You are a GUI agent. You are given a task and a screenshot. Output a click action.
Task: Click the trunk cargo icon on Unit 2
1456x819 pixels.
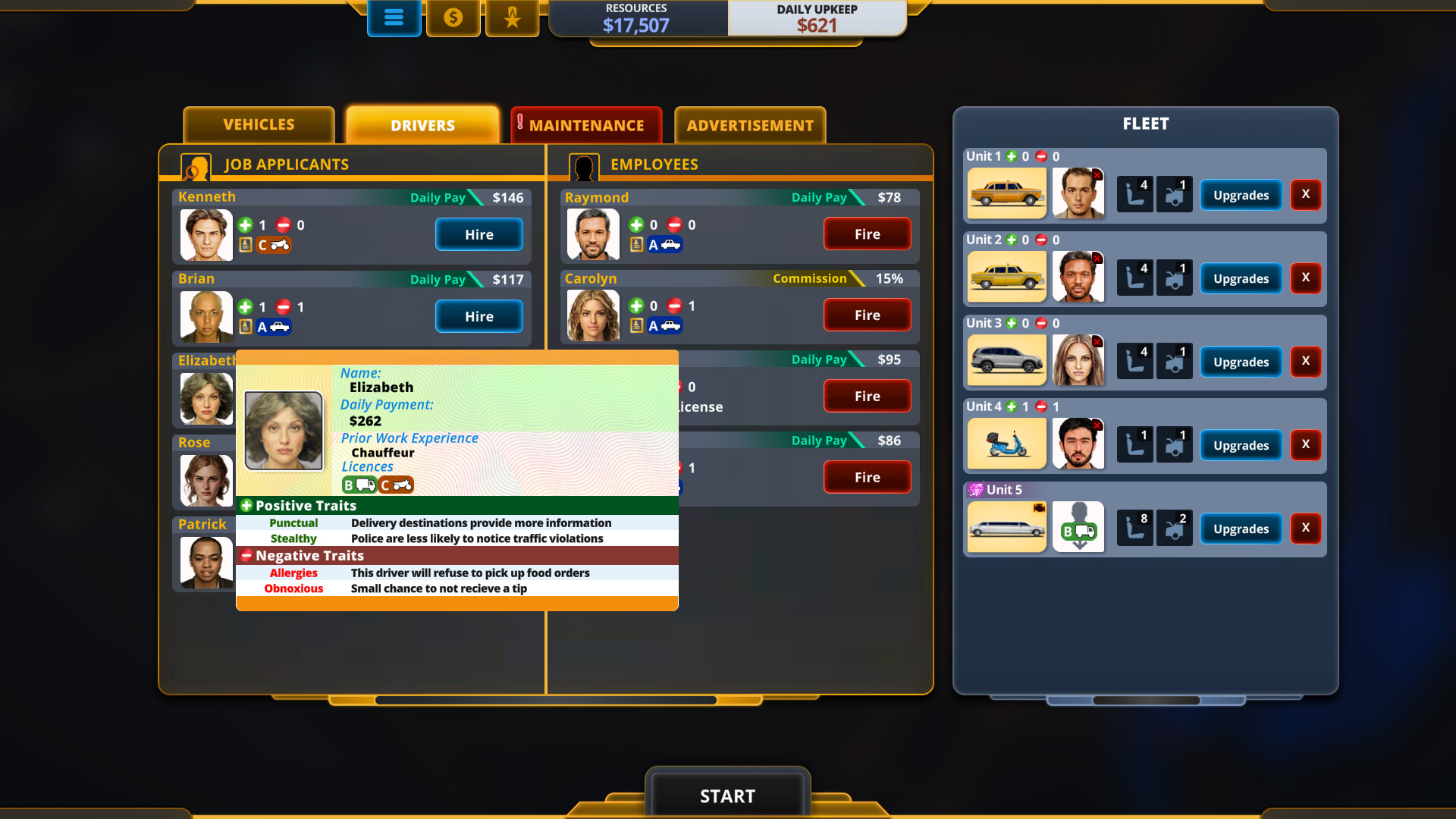pos(1174,277)
